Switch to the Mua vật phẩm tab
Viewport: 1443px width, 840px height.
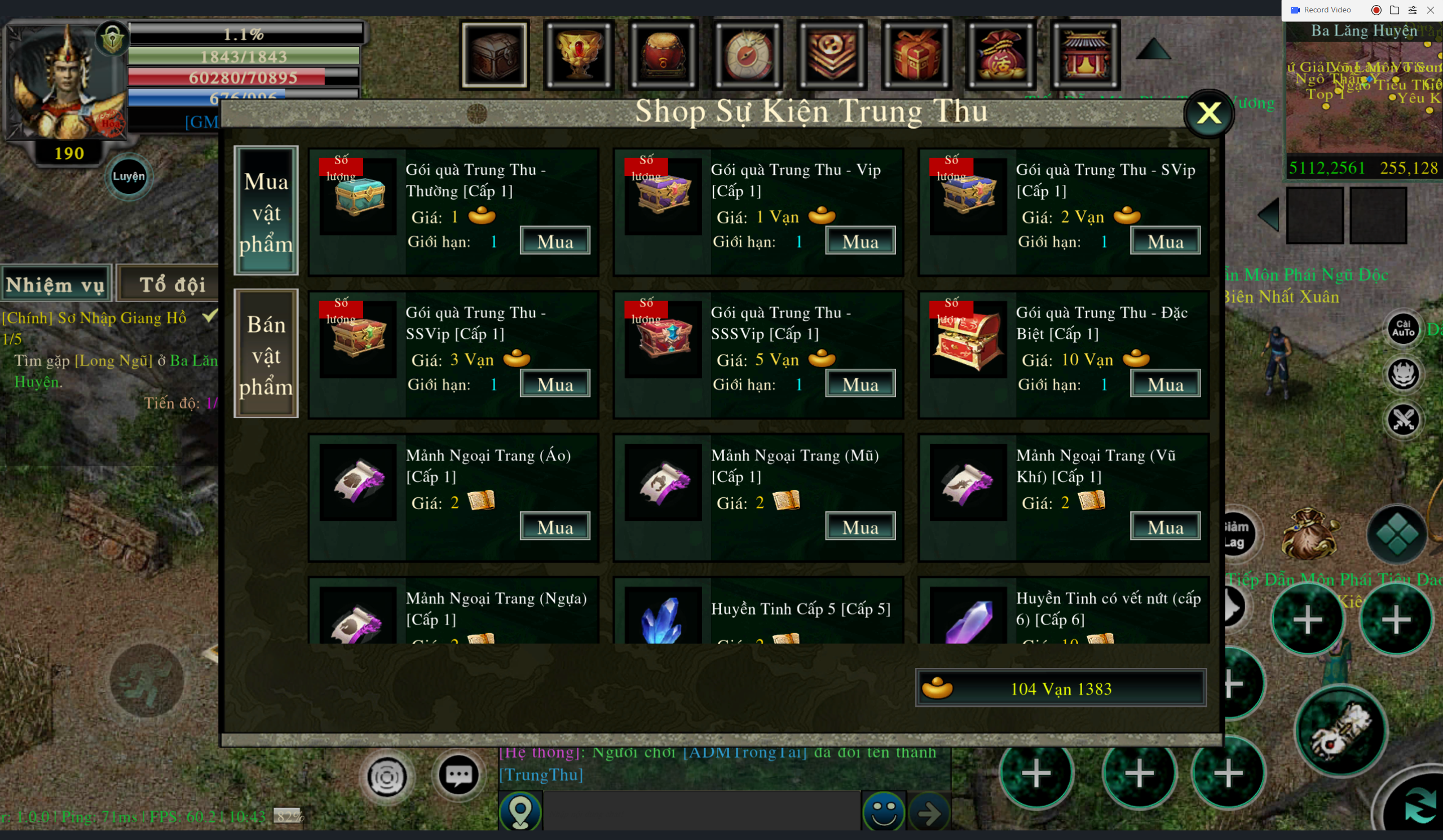[x=266, y=211]
